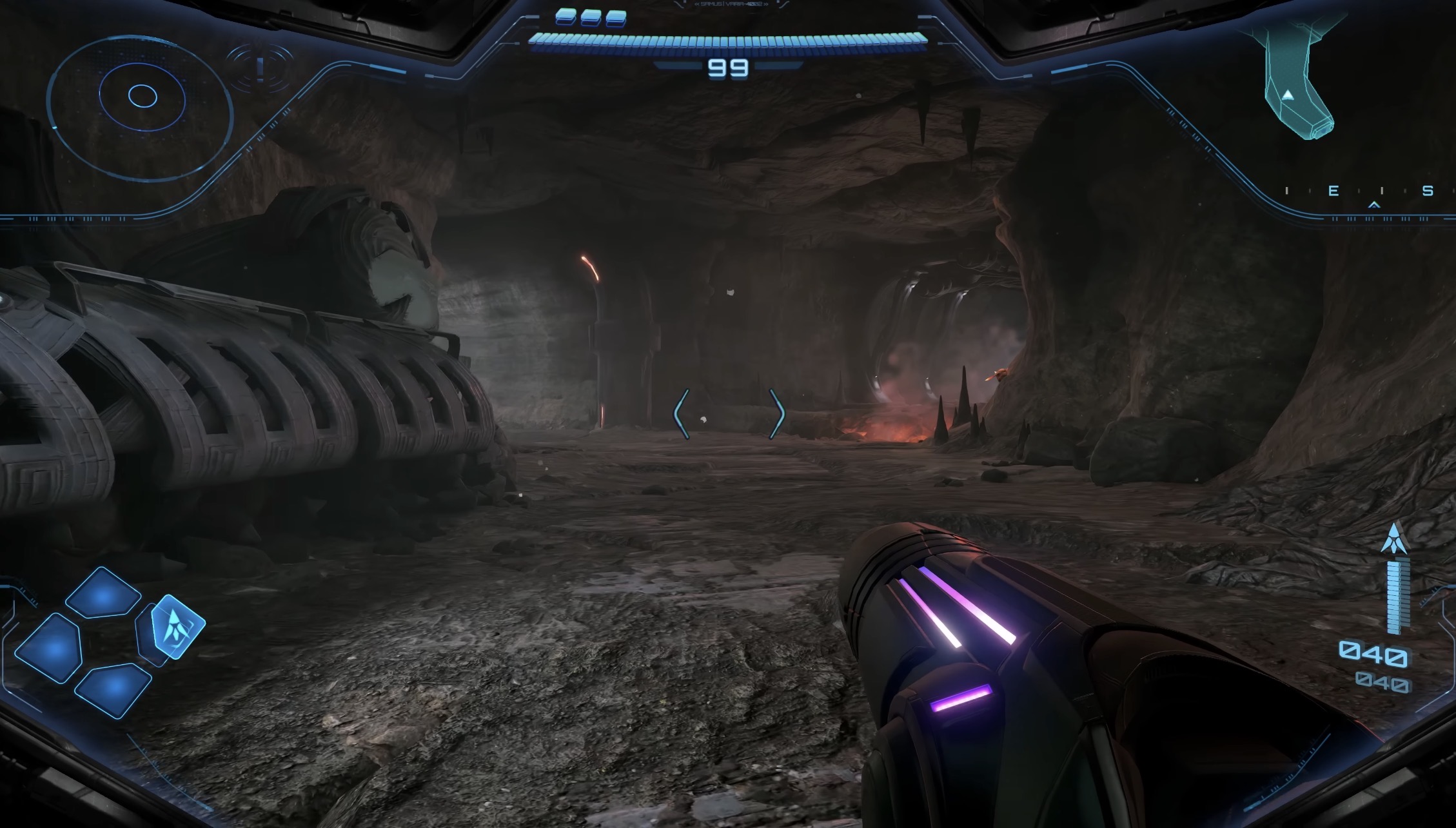Click the exclamation threat warning indicator
This screenshot has width=1456, height=828.
[260, 66]
